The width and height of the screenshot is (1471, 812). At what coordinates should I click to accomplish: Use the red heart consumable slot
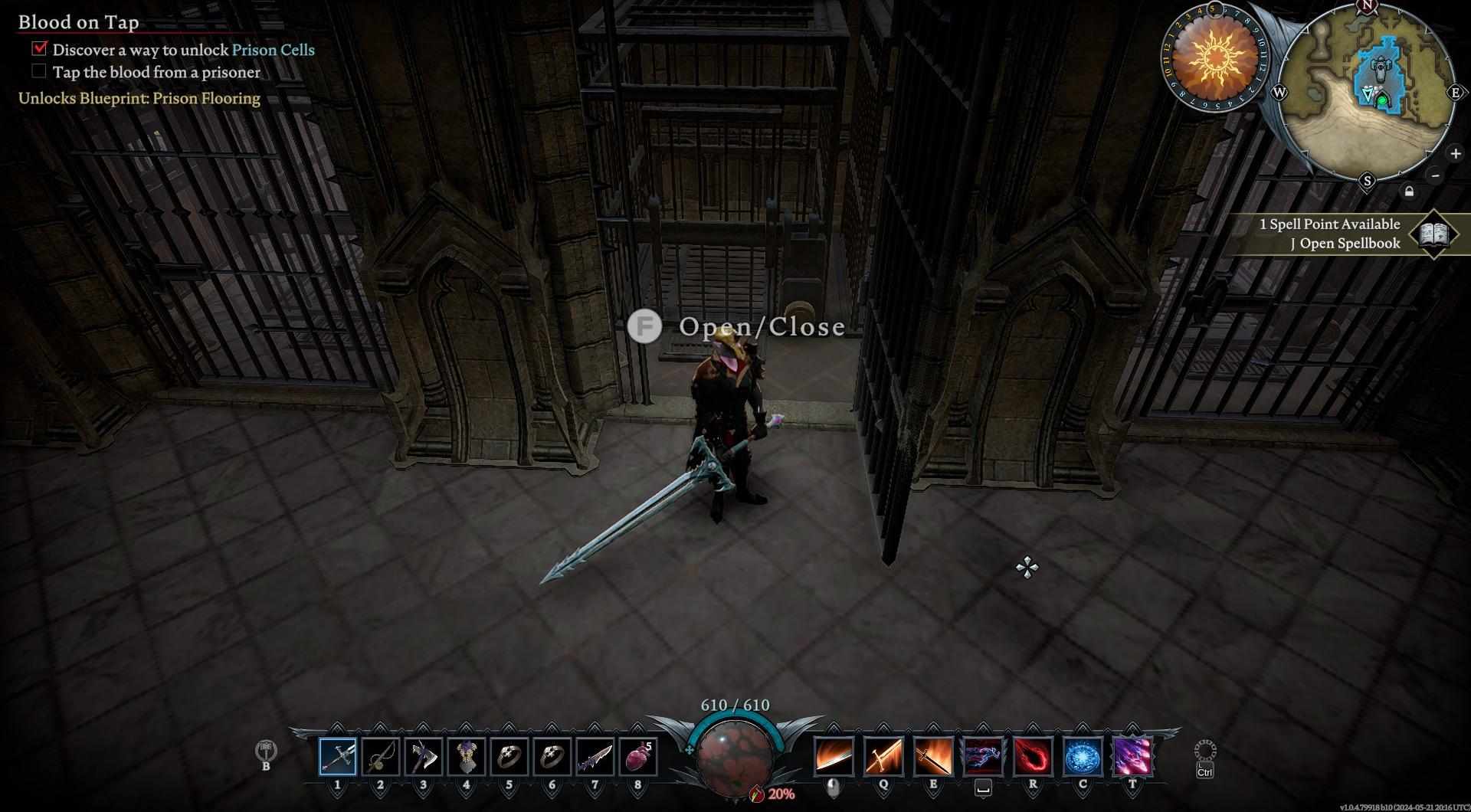pyautogui.click(x=638, y=757)
